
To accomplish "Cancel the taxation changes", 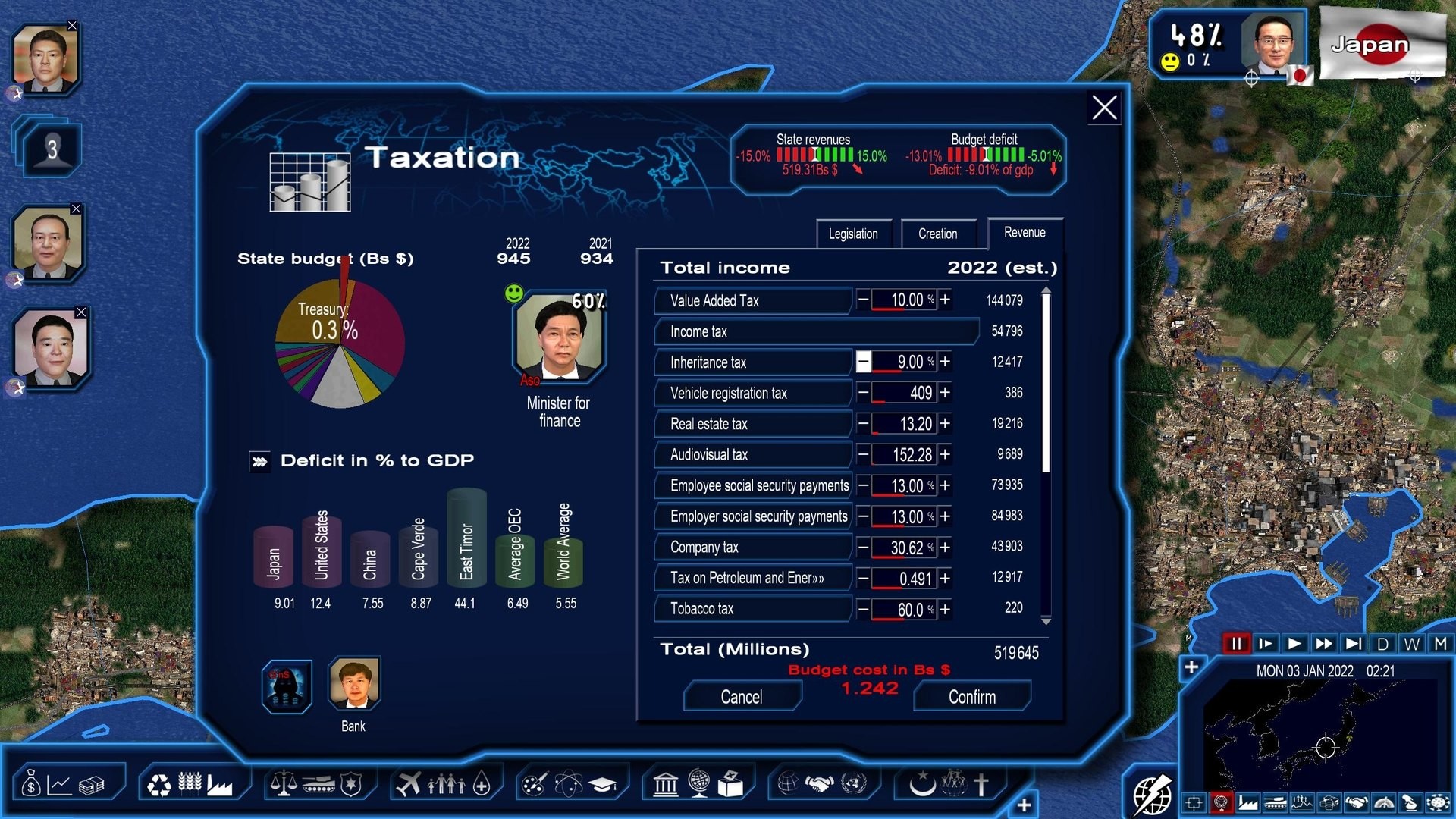I will (x=742, y=696).
